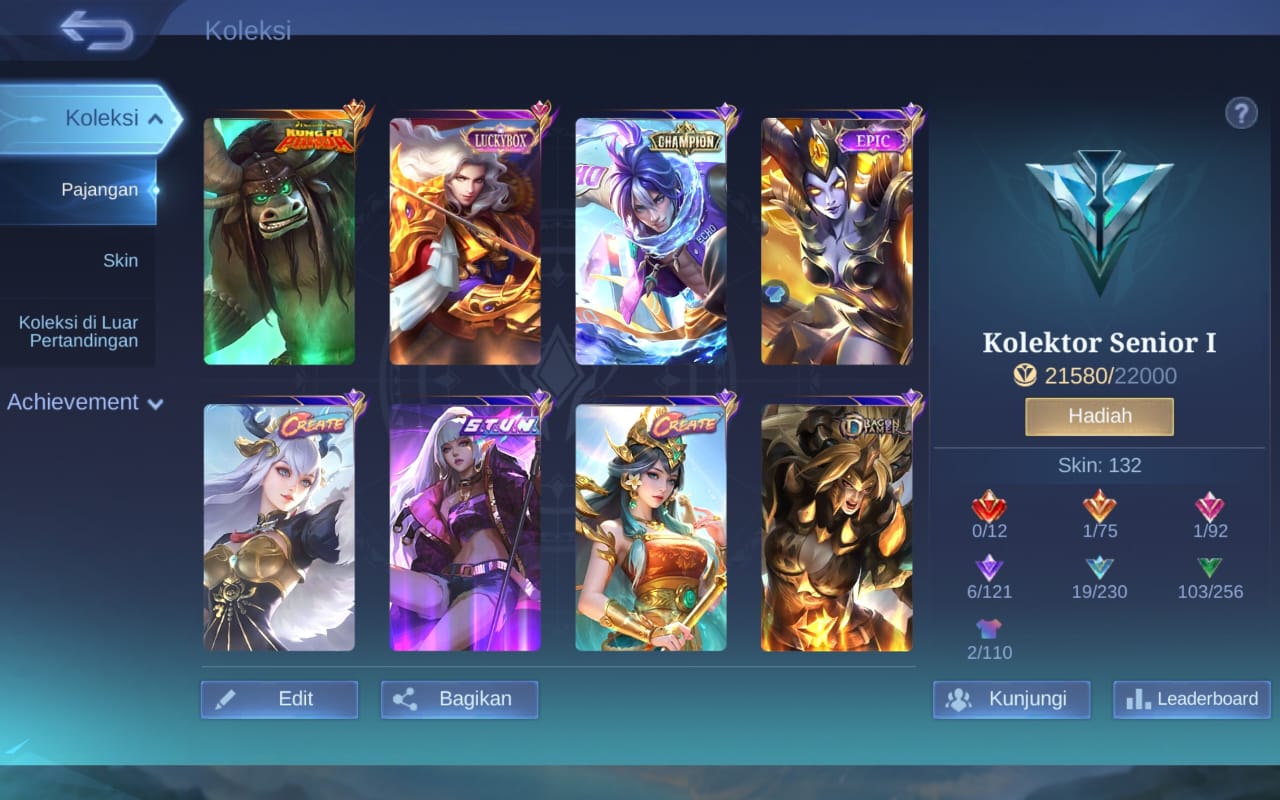This screenshot has width=1280, height=800.
Task: Click the blue skin badge showing 19/230
Action: tap(1099, 570)
